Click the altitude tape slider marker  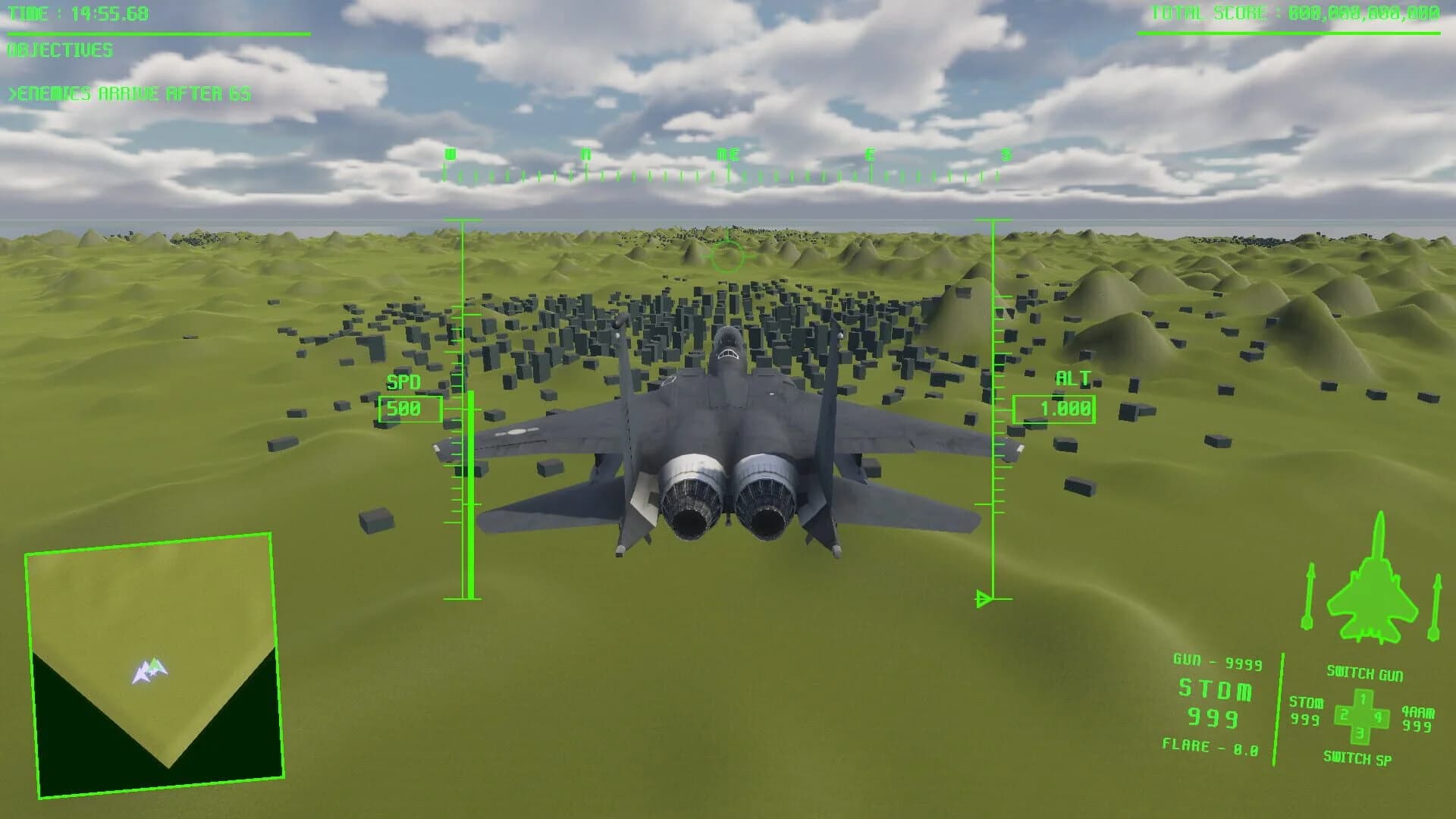click(986, 598)
